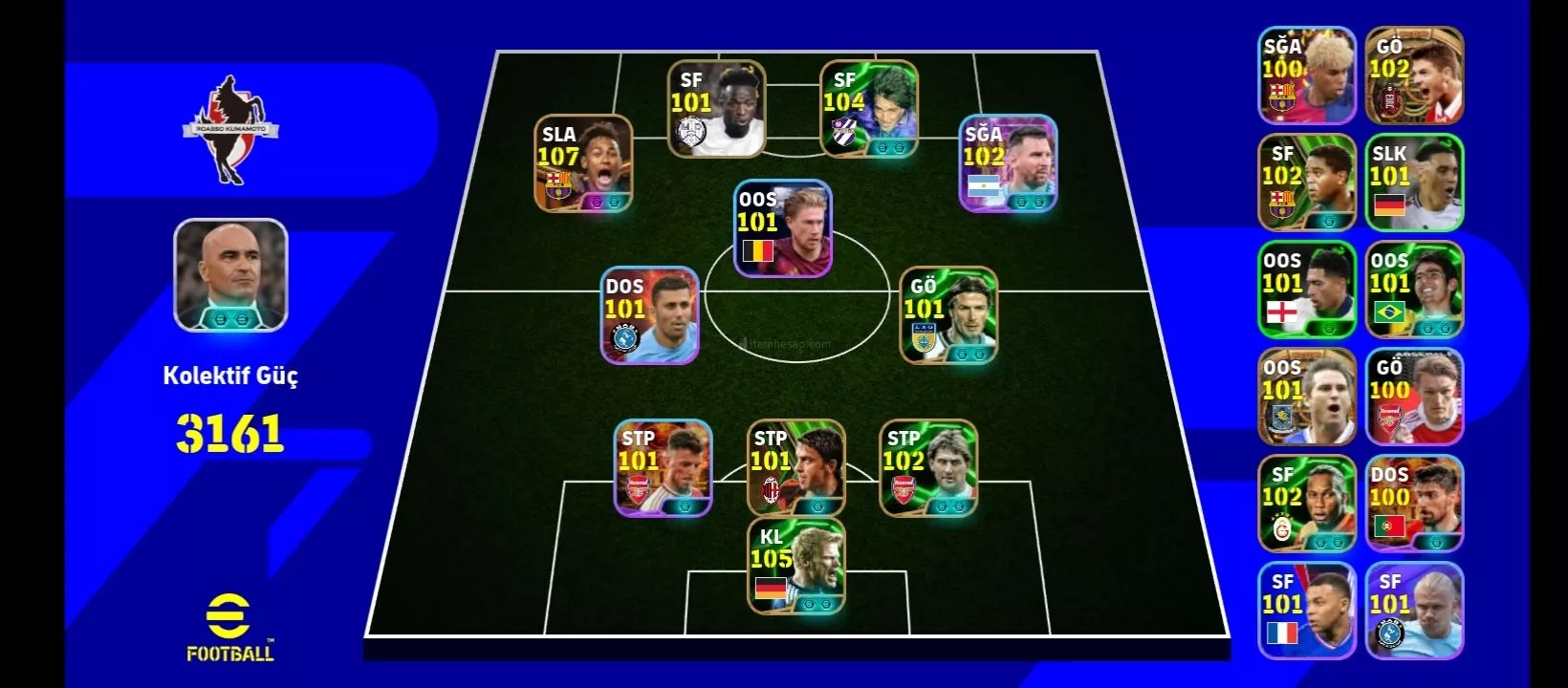The width and height of the screenshot is (1568, 688).
Task: Pick the OOS 101 Belgium midfielder card
Action: pyautogui.click(x=782, y=228)
